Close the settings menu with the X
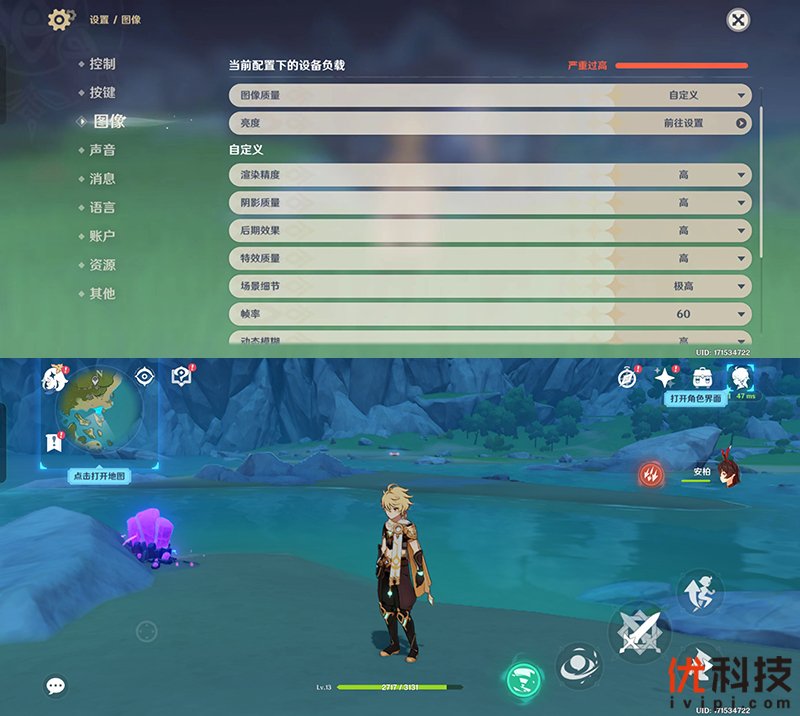Viewport: 800px width, 716px height. click(738, 19)
